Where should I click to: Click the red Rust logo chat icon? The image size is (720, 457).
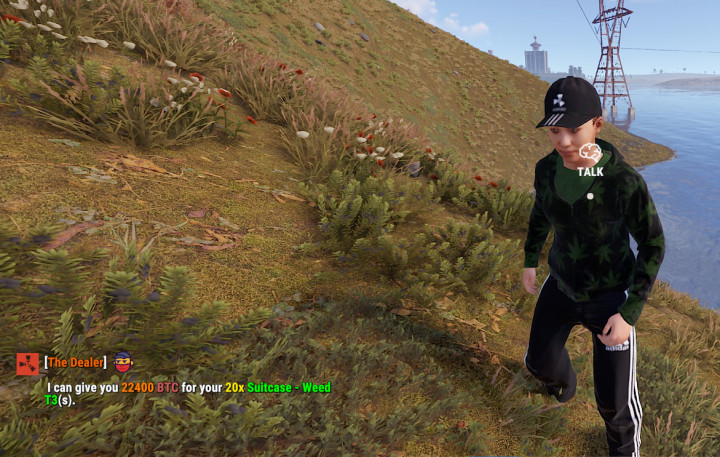[27, 363]
